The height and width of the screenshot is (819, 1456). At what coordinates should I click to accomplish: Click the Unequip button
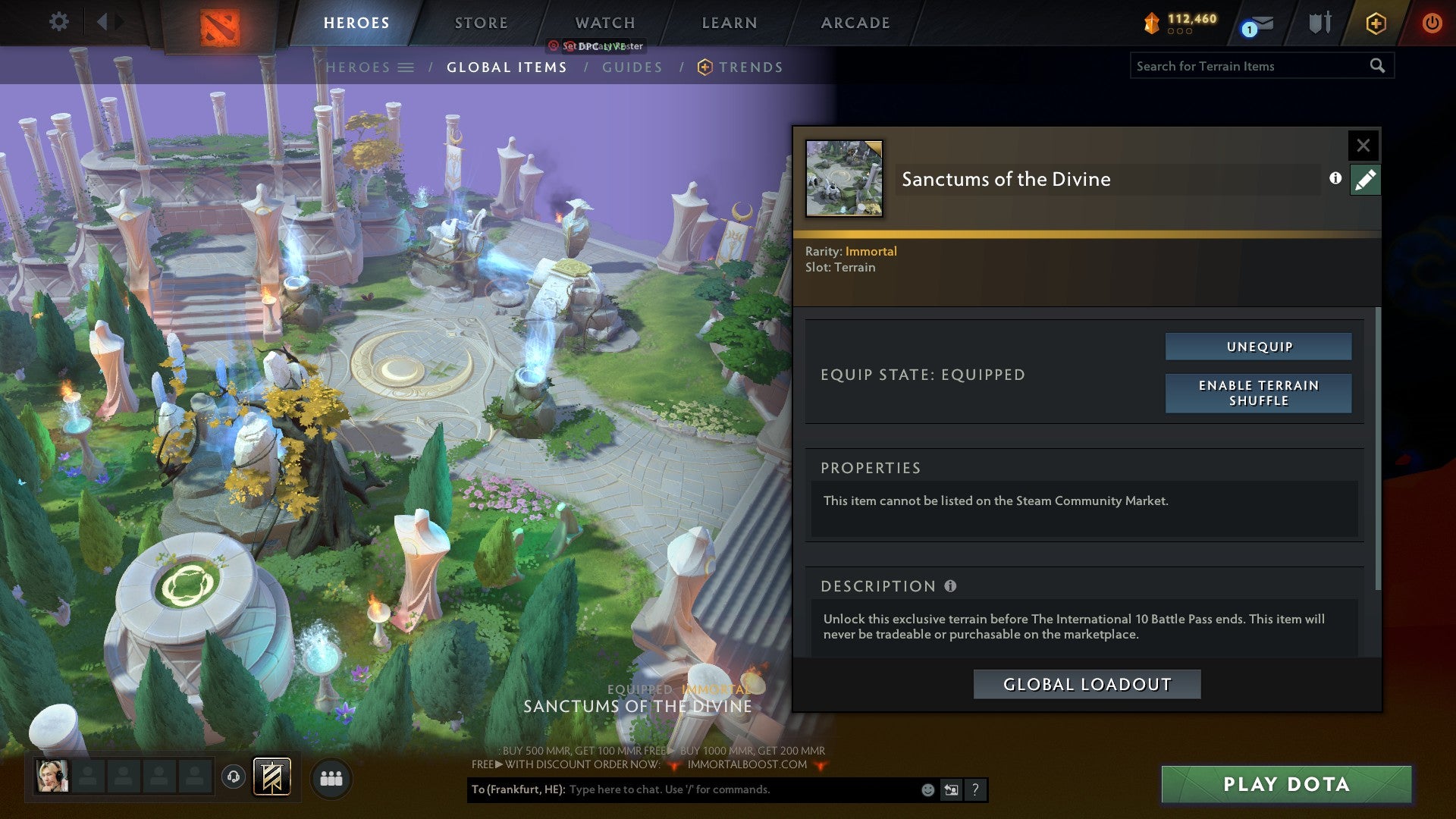pos(1258,346)
